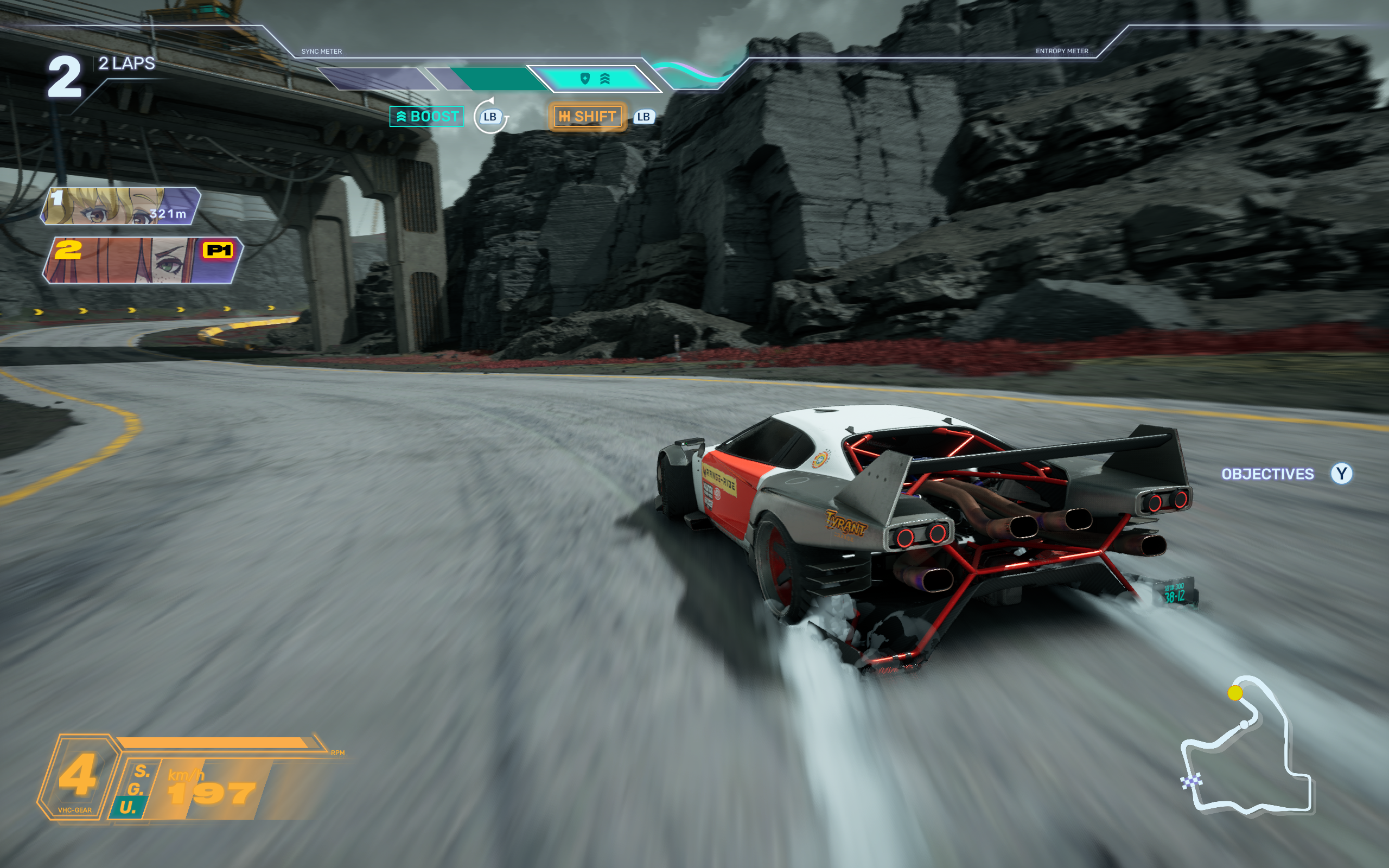Click the circular LB rebind arrow icon

click(x=489, y=117)
